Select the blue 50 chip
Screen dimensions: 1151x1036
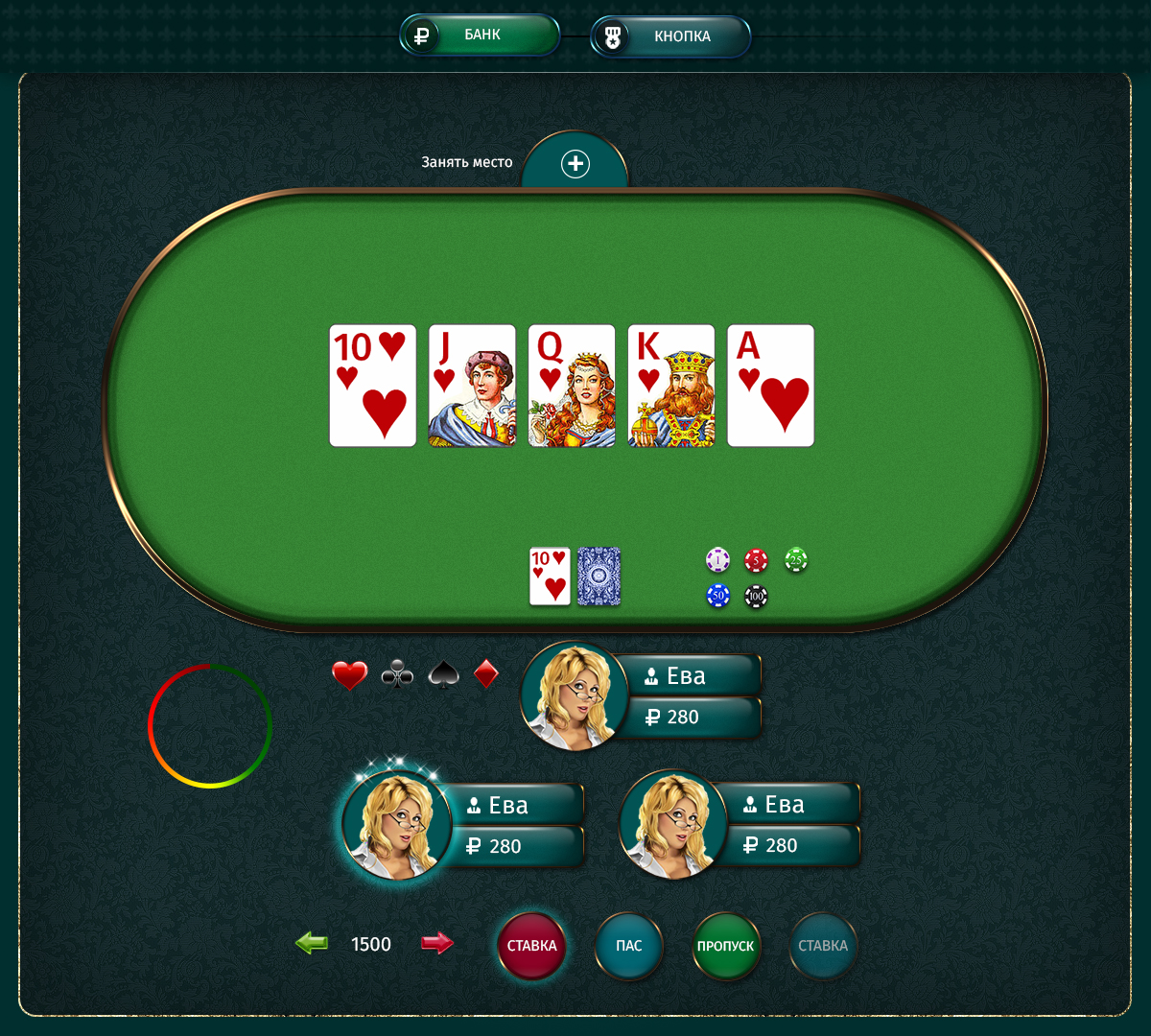point(717,597)
